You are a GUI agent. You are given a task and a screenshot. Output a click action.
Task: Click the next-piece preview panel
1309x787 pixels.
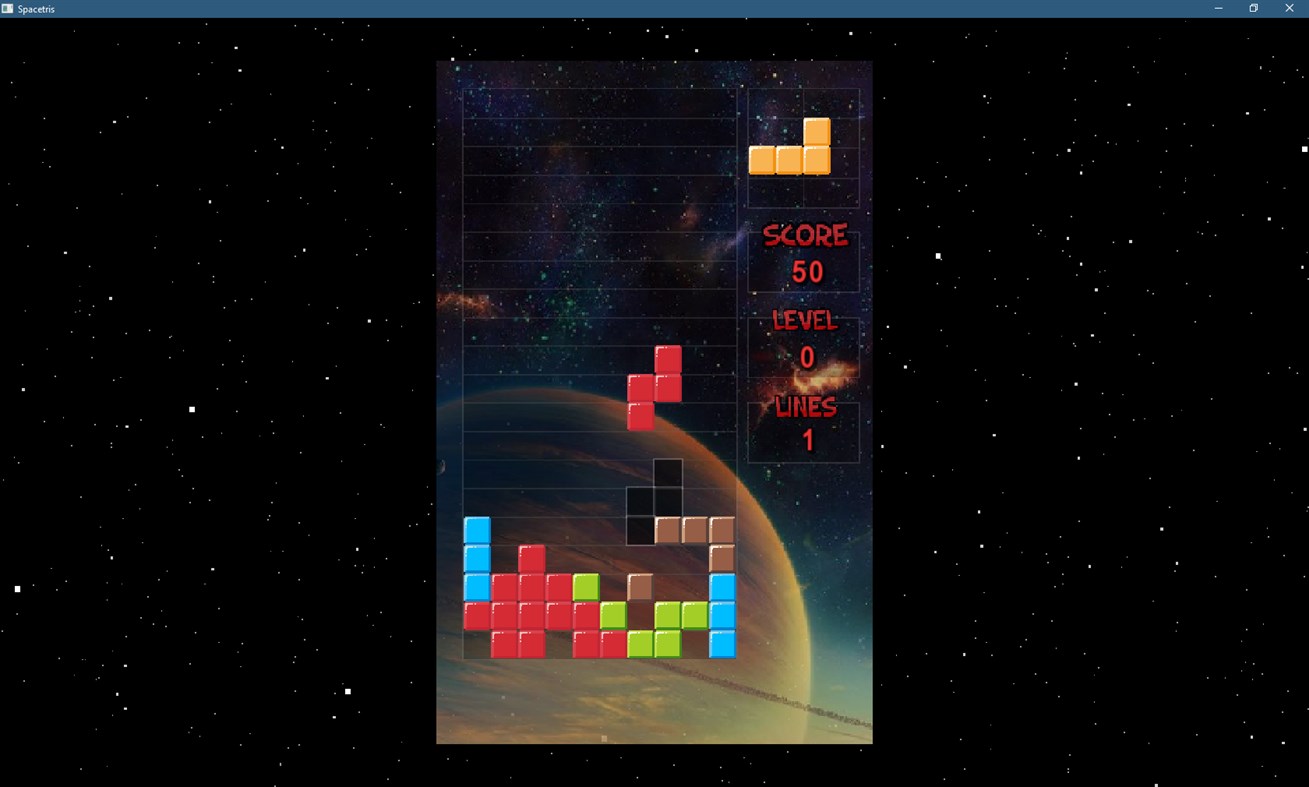pyautogui.click(x=802, y=145)
